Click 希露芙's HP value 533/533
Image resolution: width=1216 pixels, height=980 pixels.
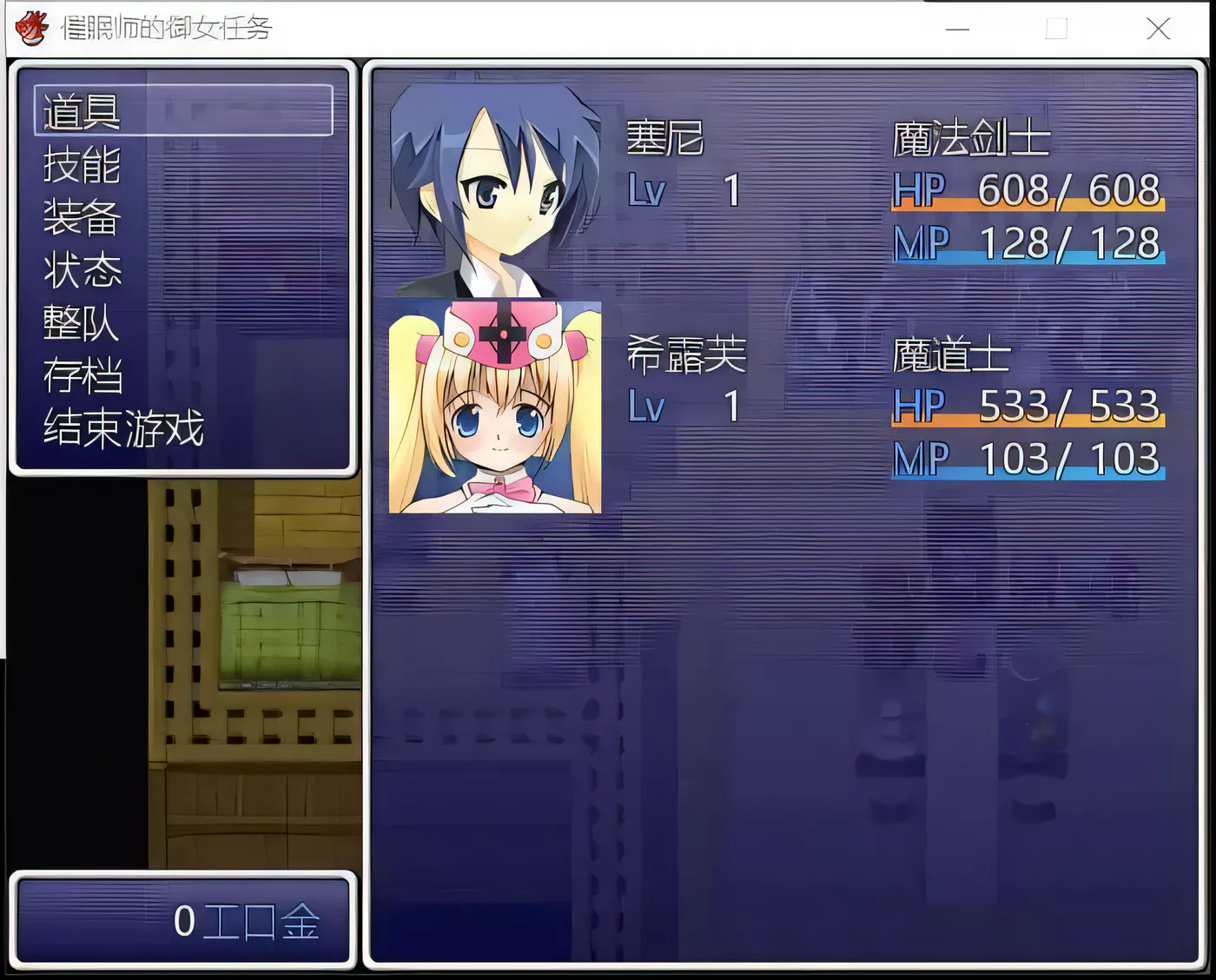[x=1068, y=405]
